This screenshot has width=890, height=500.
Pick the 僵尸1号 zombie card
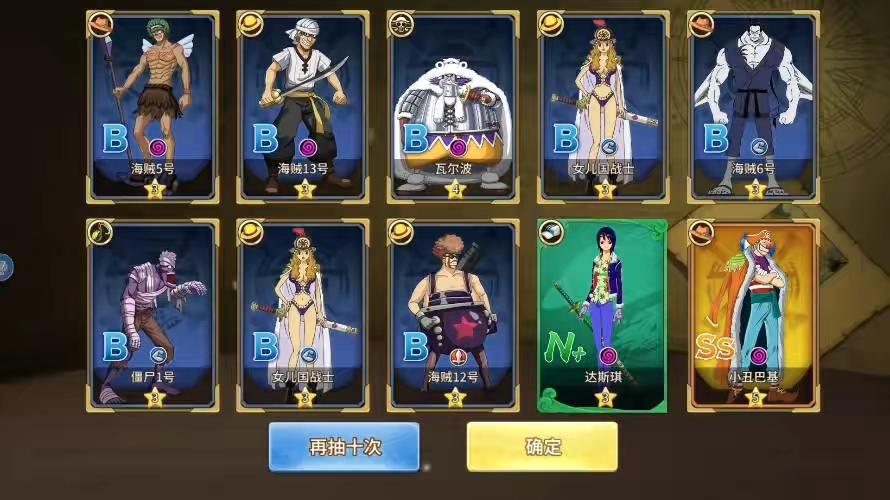point(153,314)
